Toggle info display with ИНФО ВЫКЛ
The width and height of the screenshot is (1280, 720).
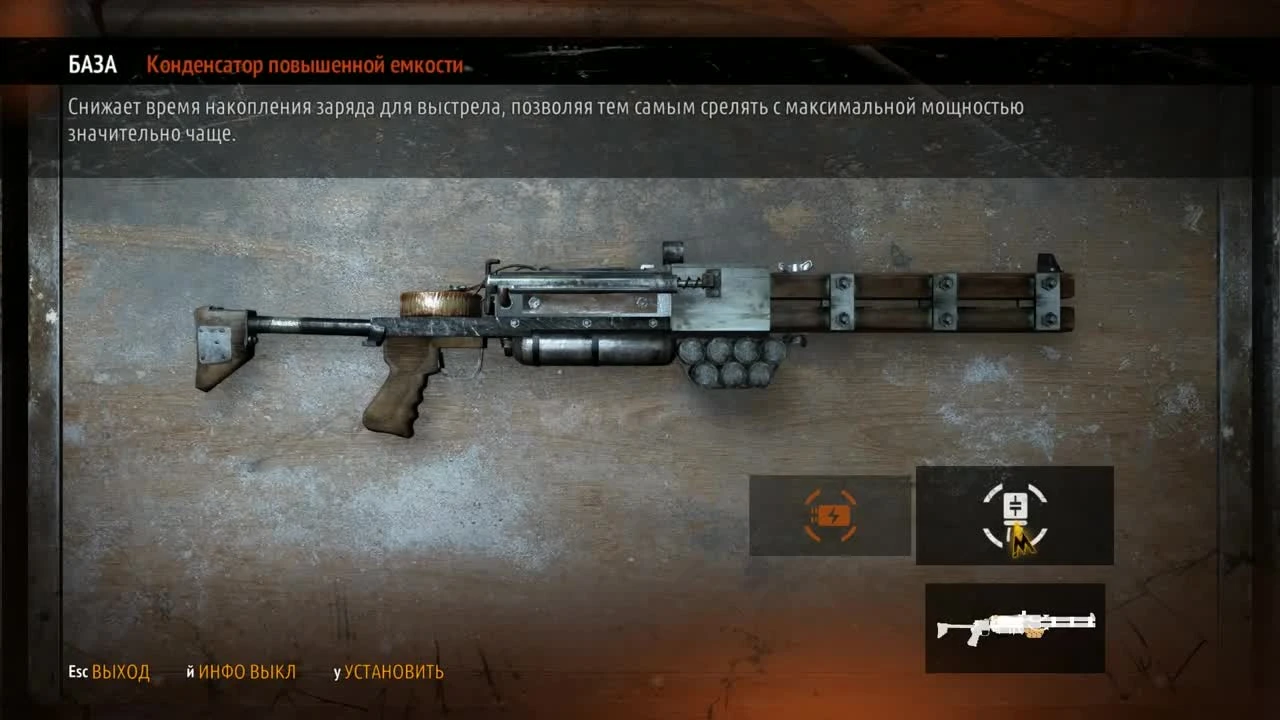(x=243, y=673)
